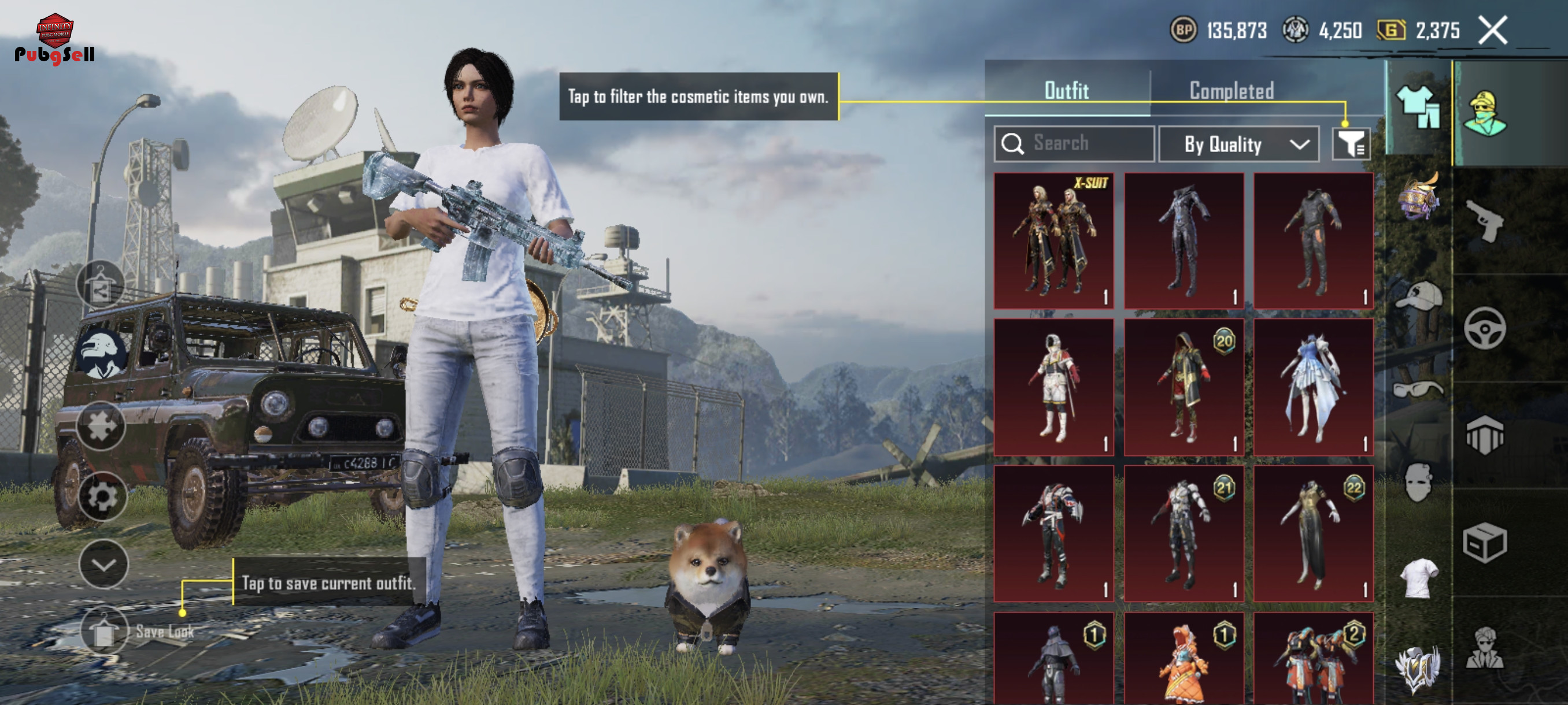Viewport: 1568px width, 705px height.
Task: Open the glasses accessory category
Action: (x=1418, y=389)
